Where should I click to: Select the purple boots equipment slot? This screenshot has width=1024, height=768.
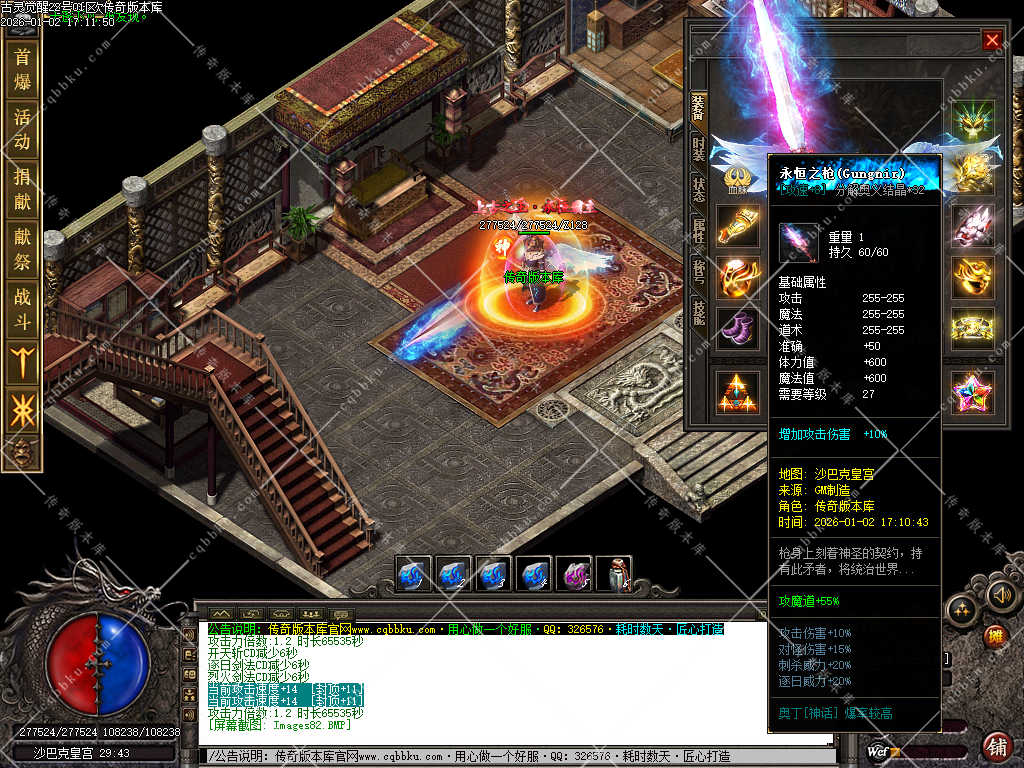738,329
